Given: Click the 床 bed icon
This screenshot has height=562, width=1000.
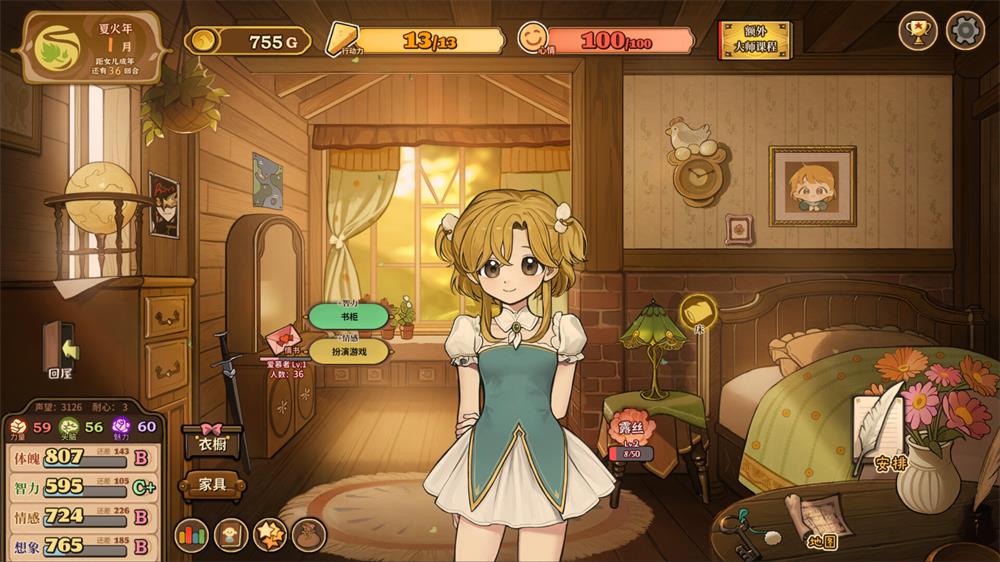Looking at the screenshot, I should pyautogui.click(x=699, y=312).
